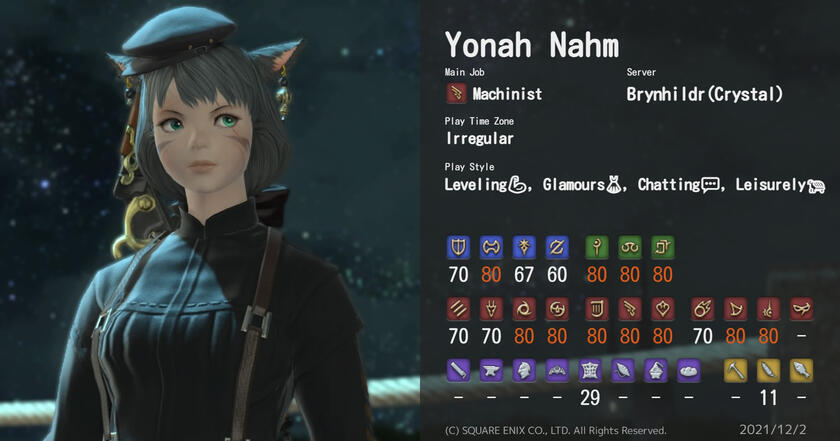Pick the Dancer job icon

(659, 307)
